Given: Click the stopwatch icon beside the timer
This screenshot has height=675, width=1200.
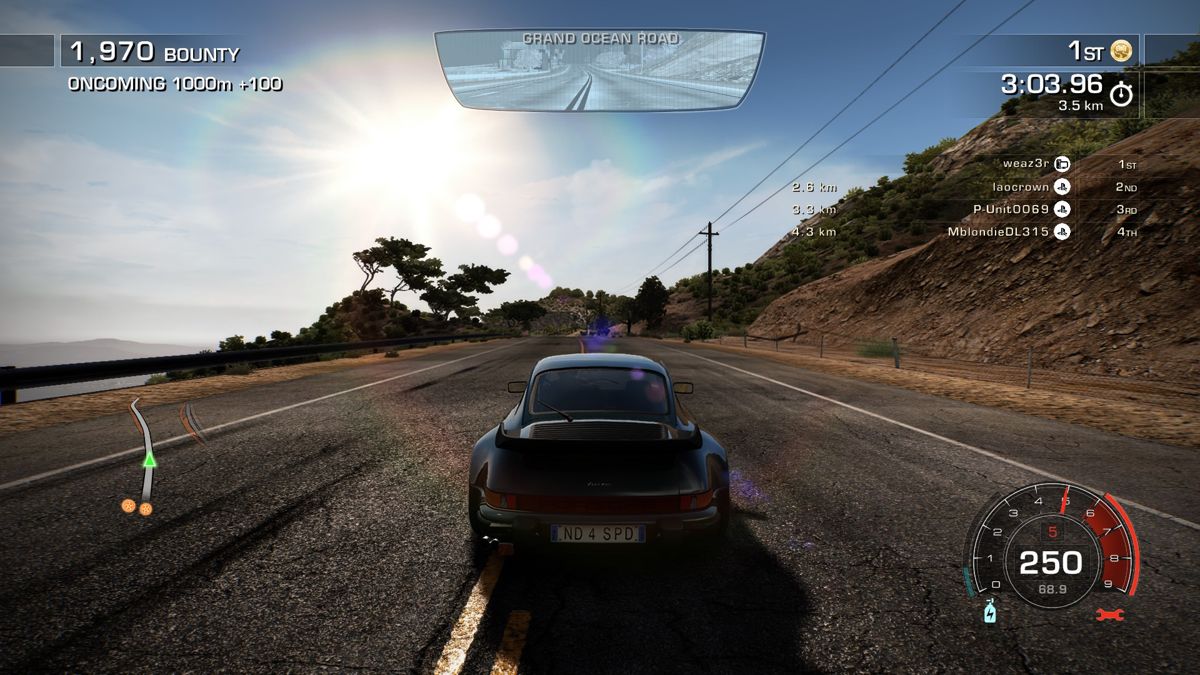Looking at the screenshot, I should pyautogui.click(x=1122, y=93).
